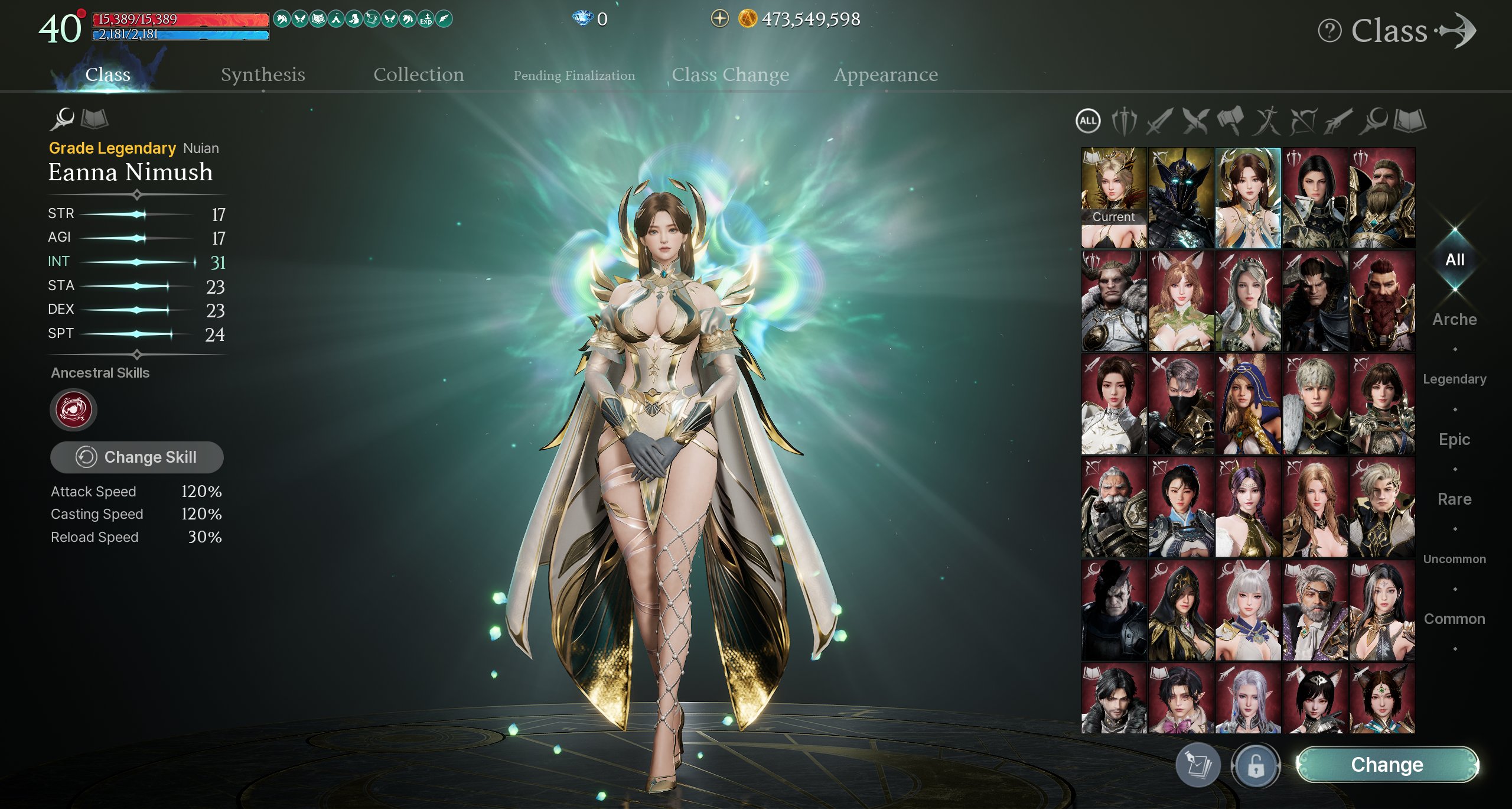Filter classes by Epic grade
Viewport: 1512px width, 809px height.
coord(1454,439)
